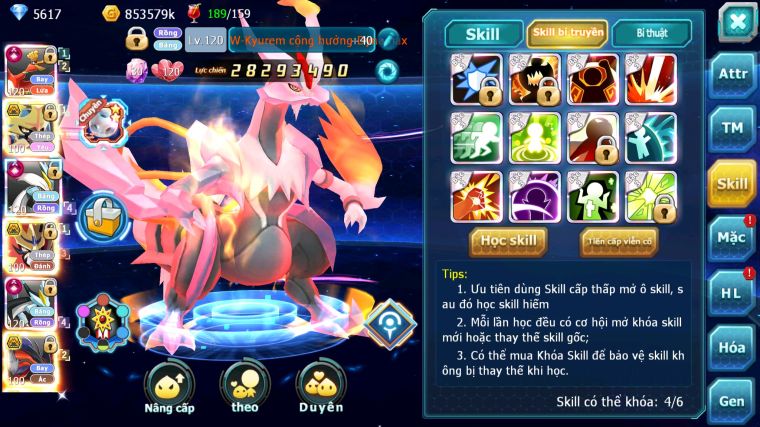Show the HL side tab
This screenshot has height=427, width=760.
pyautogui.click(x=732, y=293)
